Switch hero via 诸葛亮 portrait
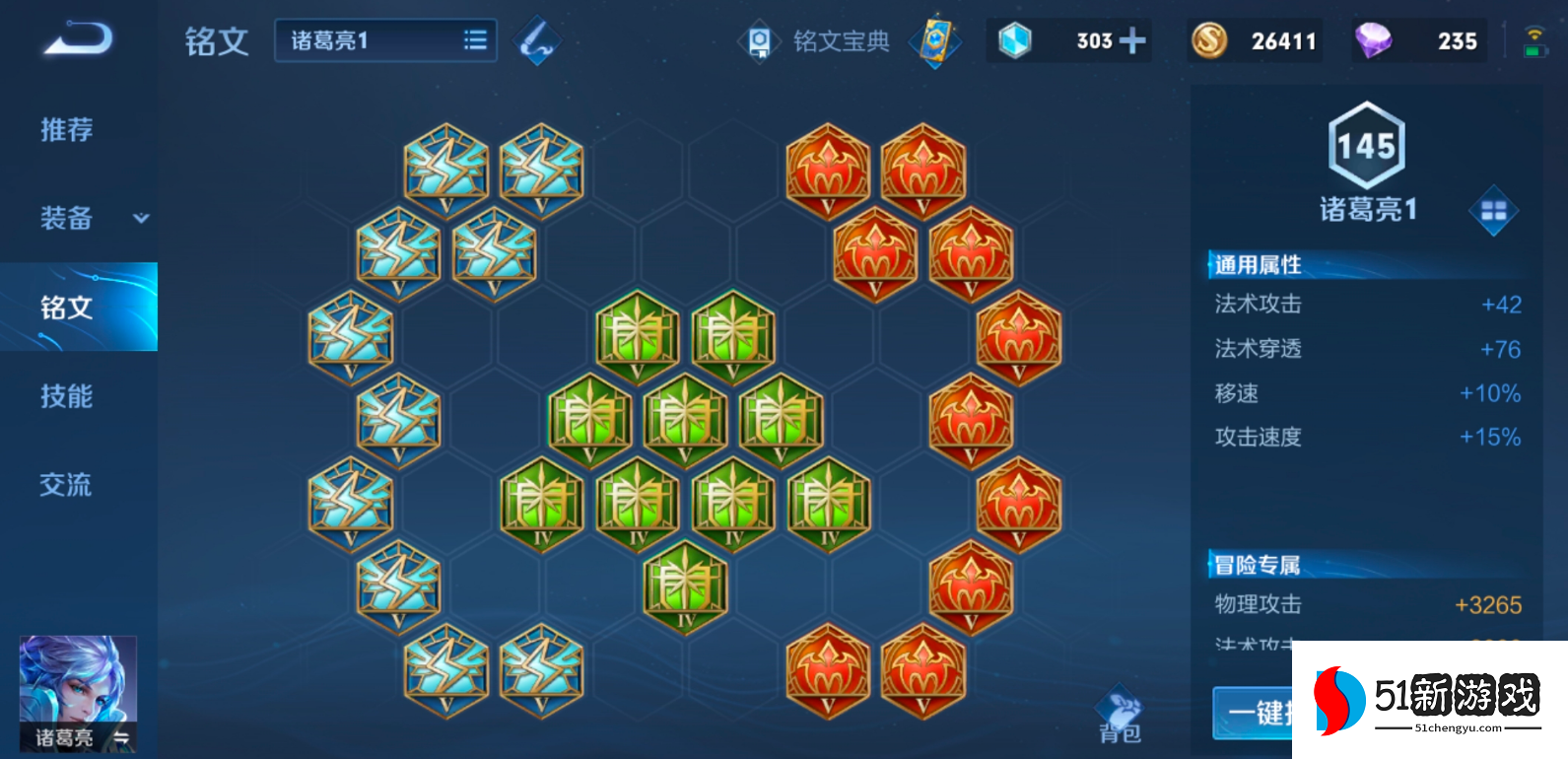 click(x=78, y=694)
